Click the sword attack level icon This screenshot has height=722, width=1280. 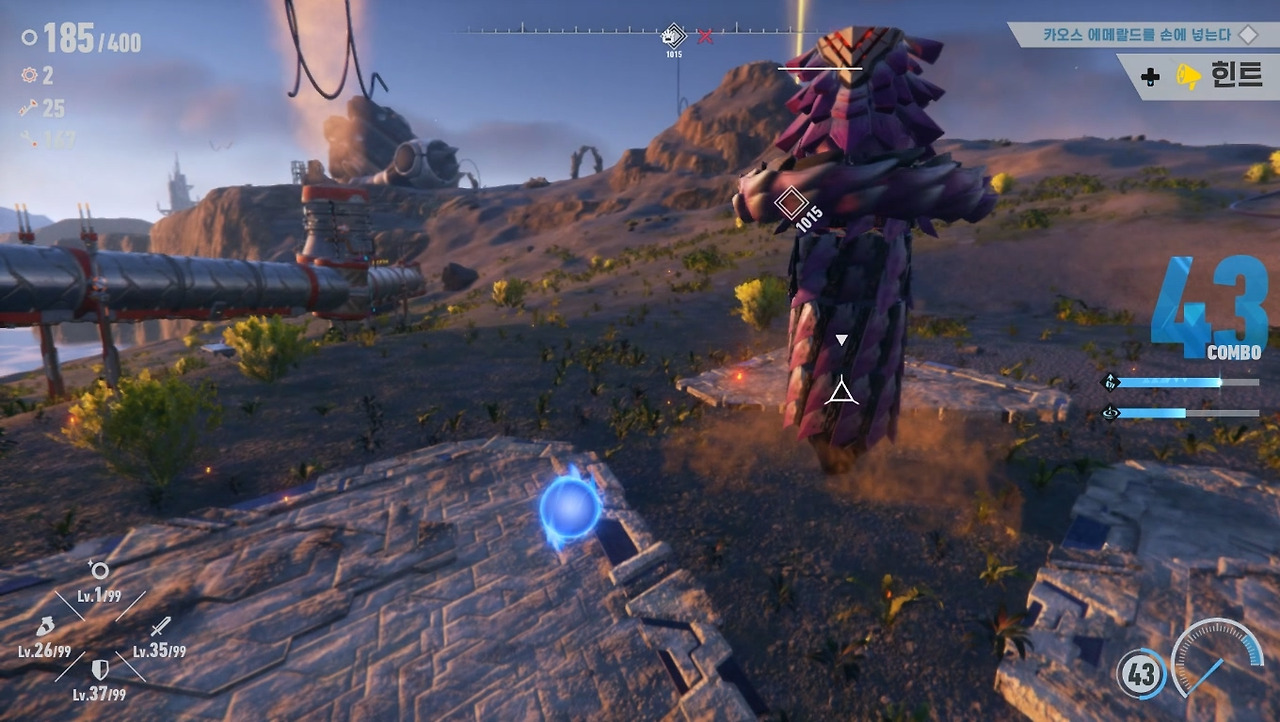point(160,629)
